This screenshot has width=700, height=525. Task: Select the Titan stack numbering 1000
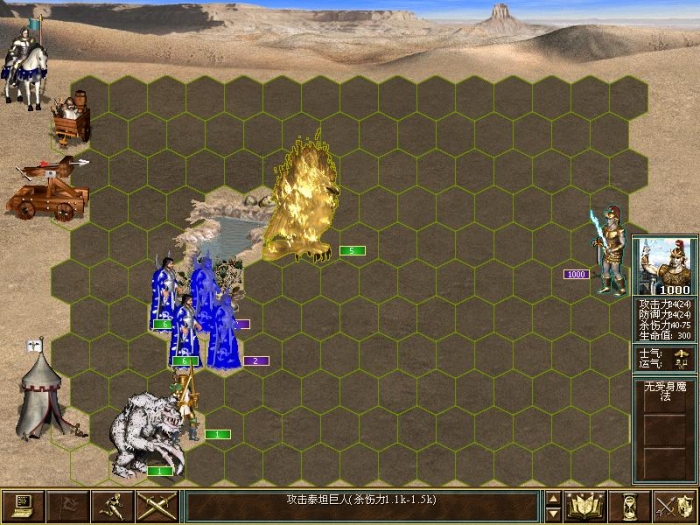(x=610, y=250)
